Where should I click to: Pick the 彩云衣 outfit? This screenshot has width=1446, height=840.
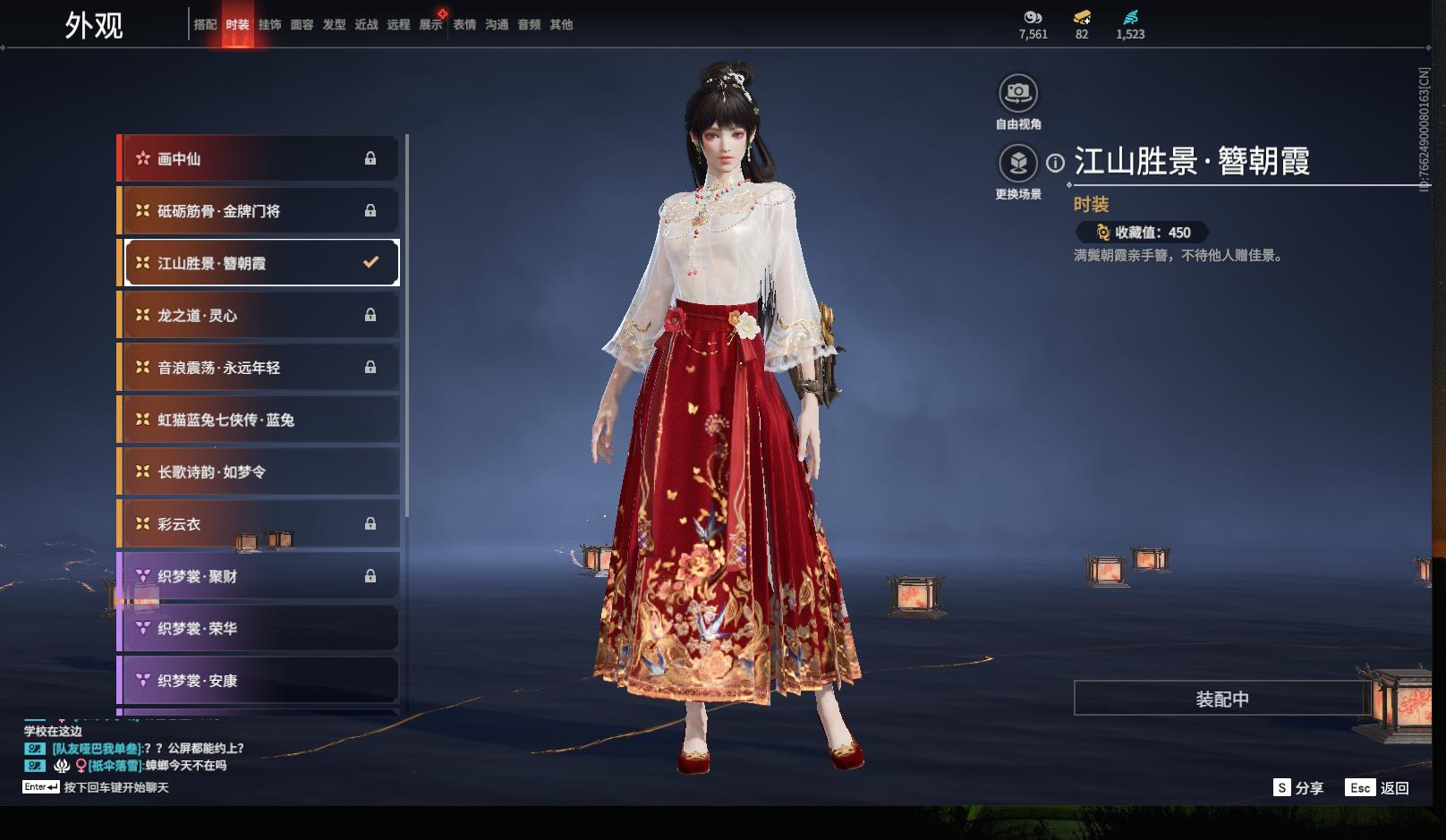tap(259, 524)
